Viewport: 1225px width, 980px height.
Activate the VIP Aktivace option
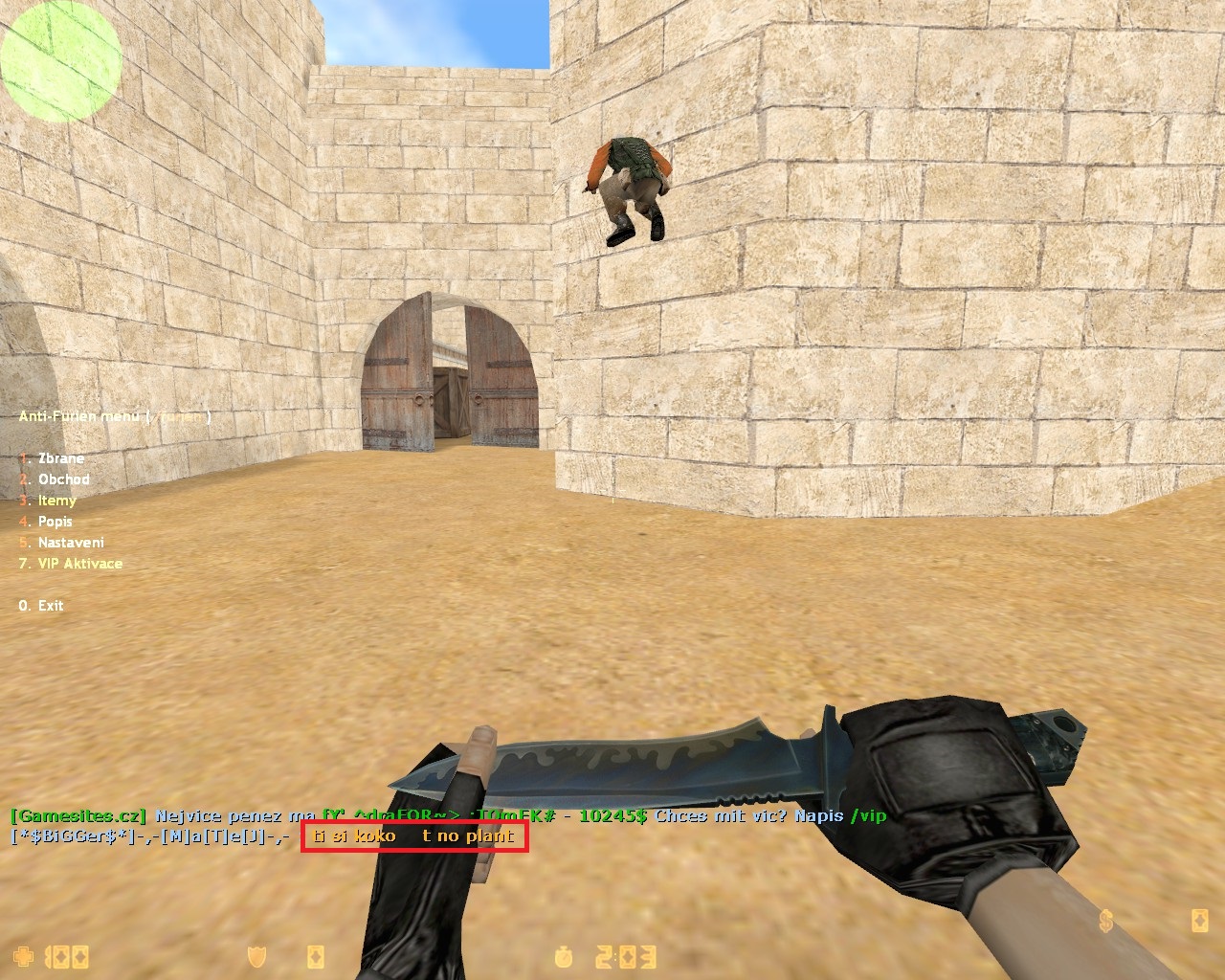79,564
